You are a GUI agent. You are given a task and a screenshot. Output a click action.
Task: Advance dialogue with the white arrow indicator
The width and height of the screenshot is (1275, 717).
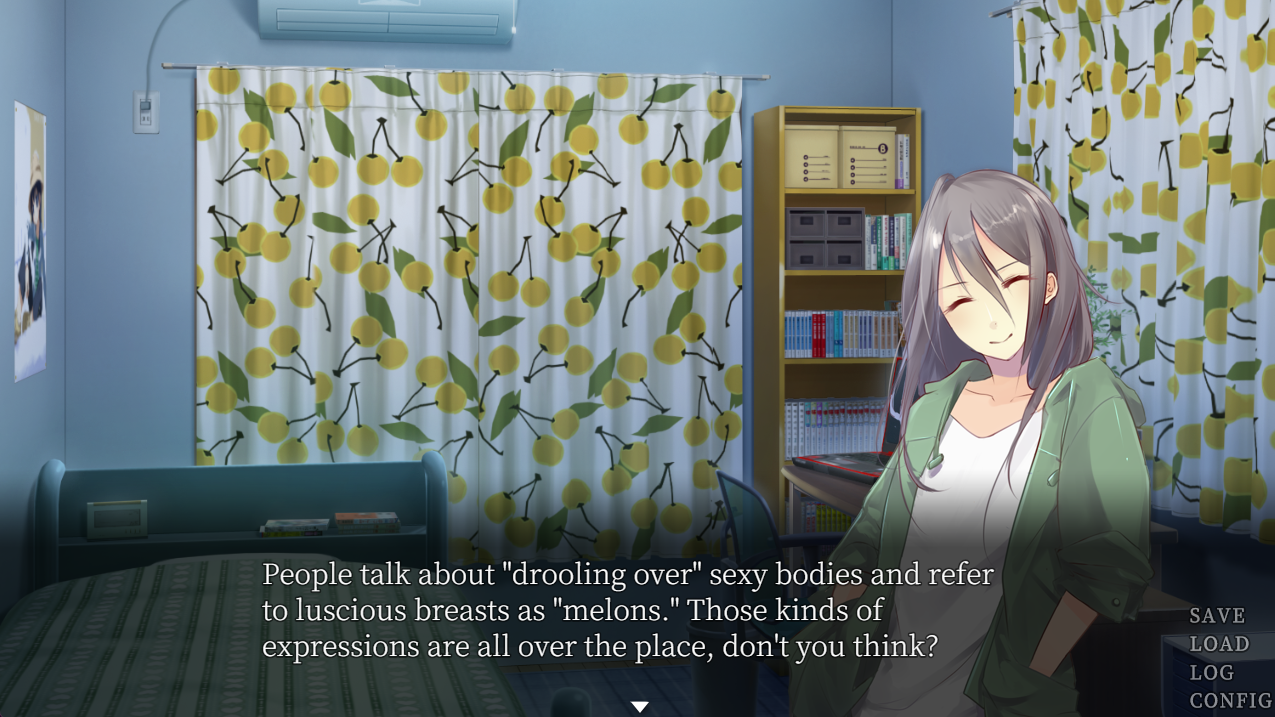[639, 707]
